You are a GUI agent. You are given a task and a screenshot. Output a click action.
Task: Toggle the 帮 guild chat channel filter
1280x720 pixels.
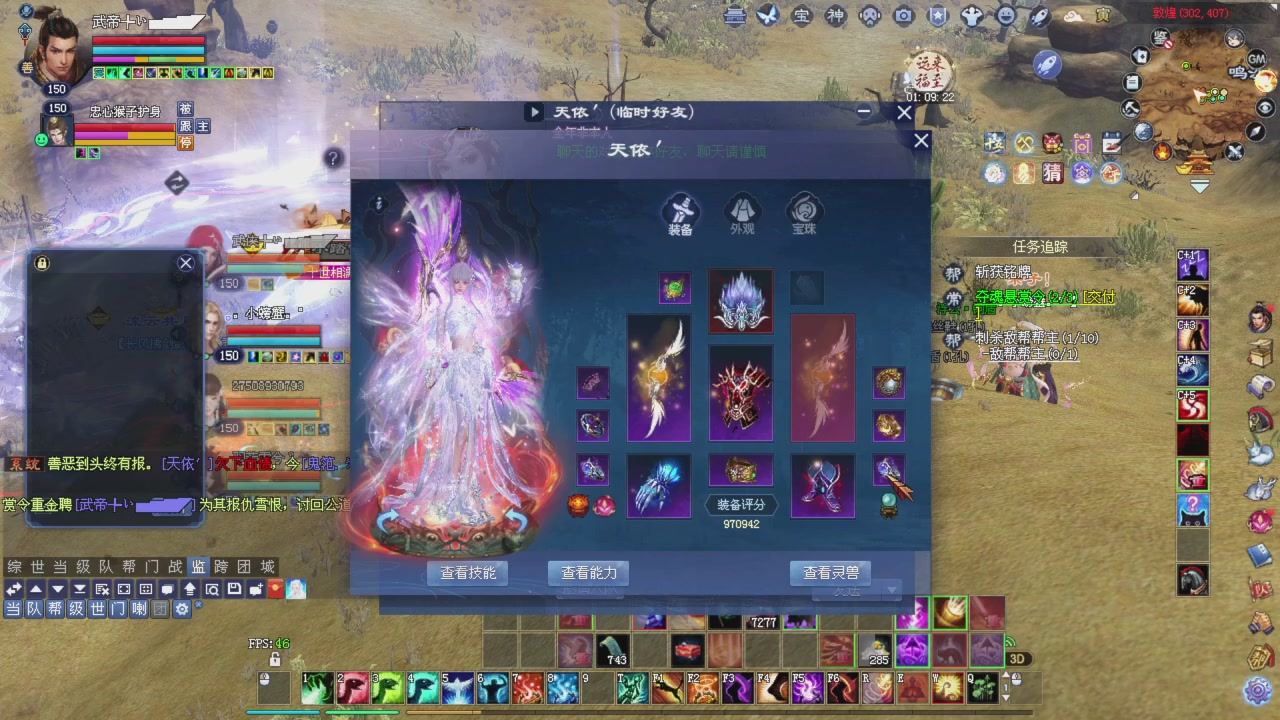click(x=54, y=609)
